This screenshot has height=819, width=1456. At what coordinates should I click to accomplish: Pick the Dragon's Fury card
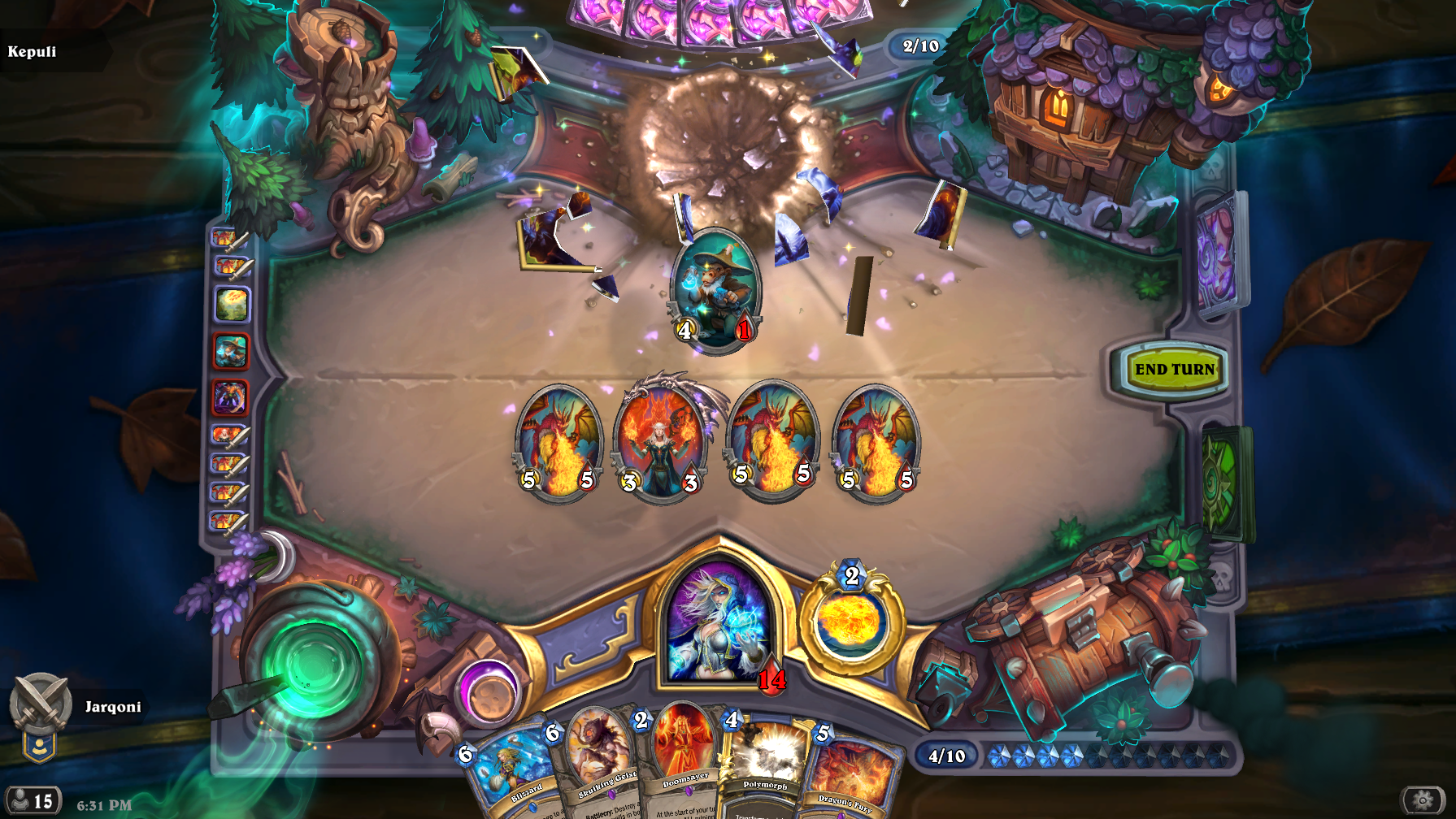click(851, 776)
